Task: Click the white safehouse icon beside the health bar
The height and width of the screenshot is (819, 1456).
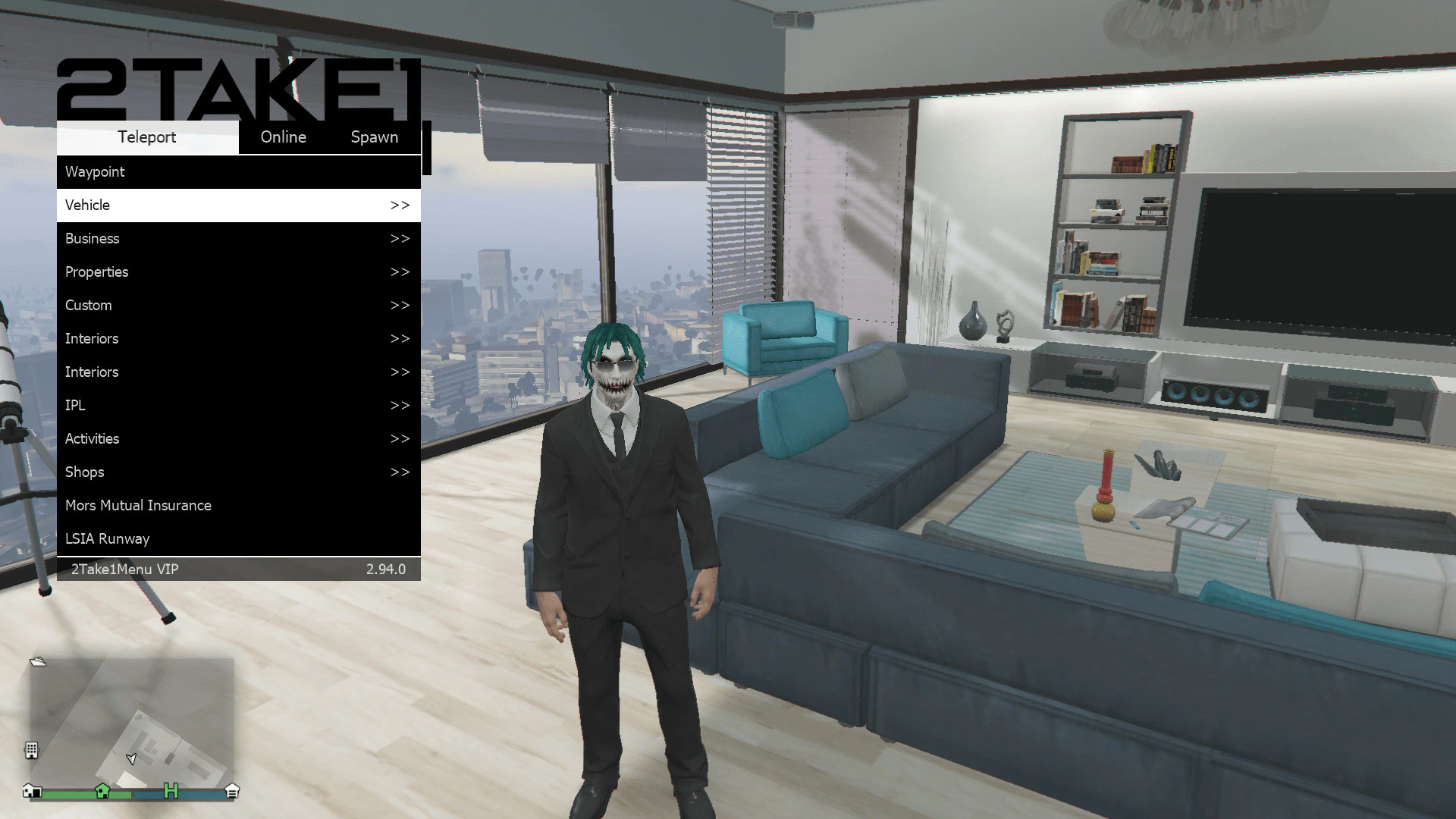Action: (31, 792)
